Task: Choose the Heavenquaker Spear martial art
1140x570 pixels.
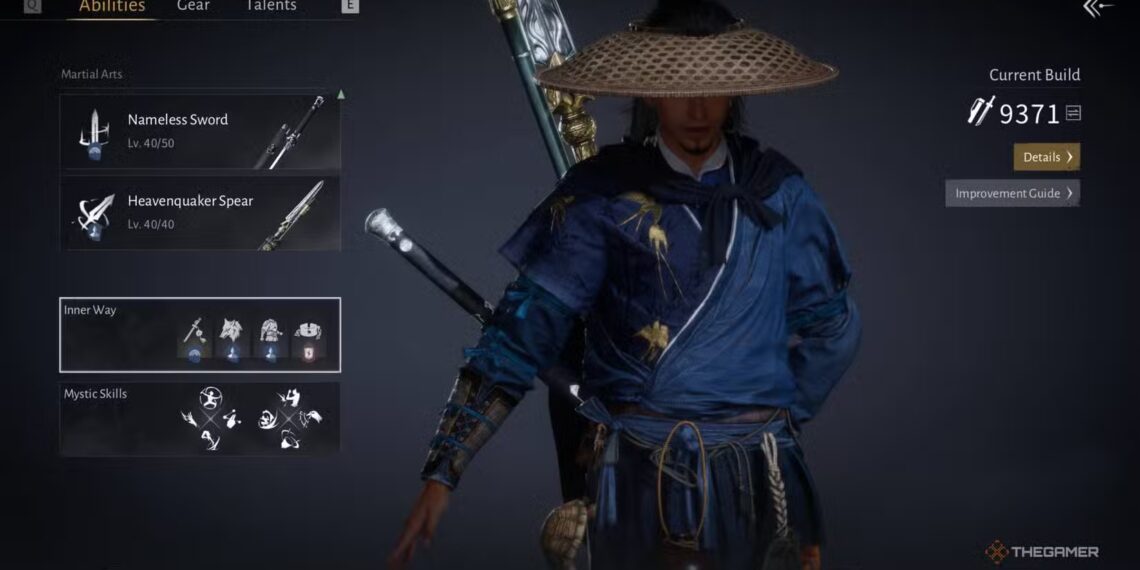Action: [200, 213]
